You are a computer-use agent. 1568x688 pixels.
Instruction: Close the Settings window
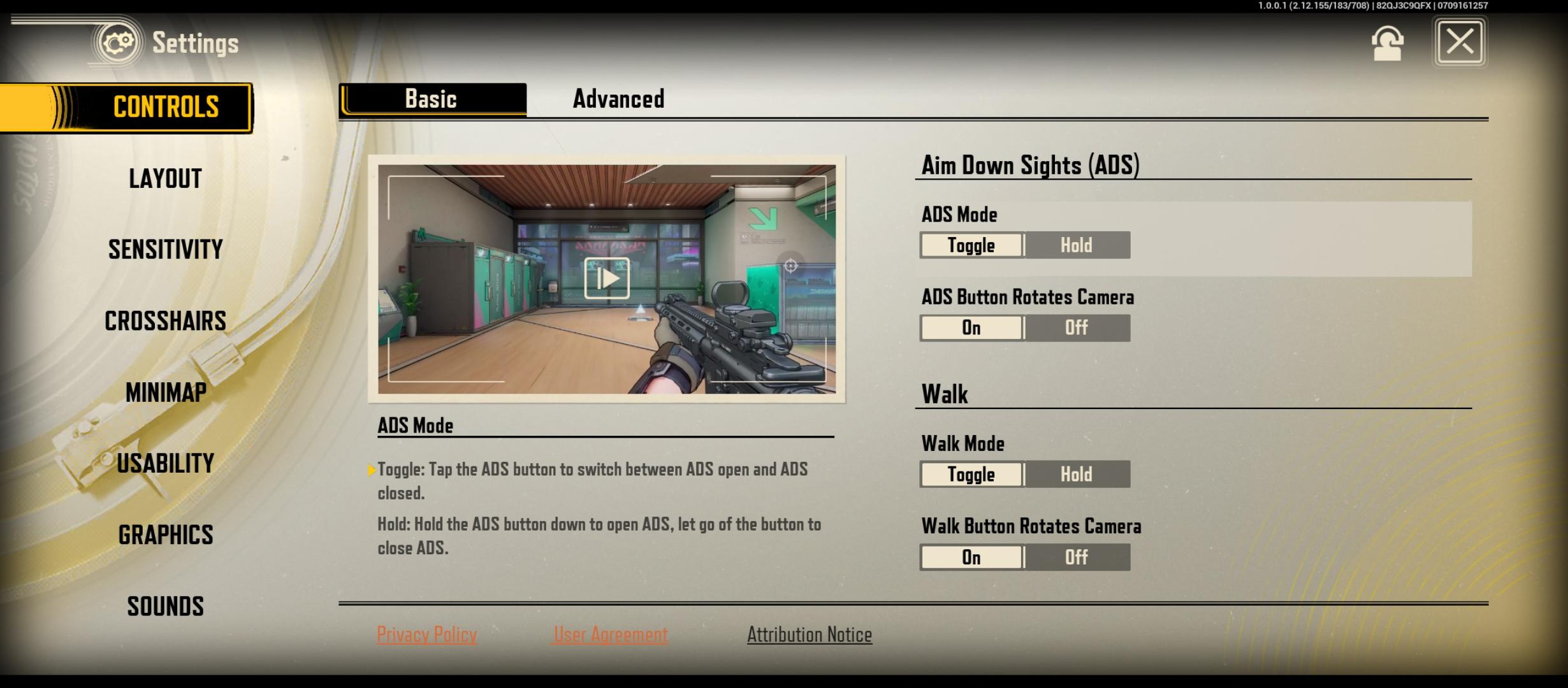[x=1459, y=42]
